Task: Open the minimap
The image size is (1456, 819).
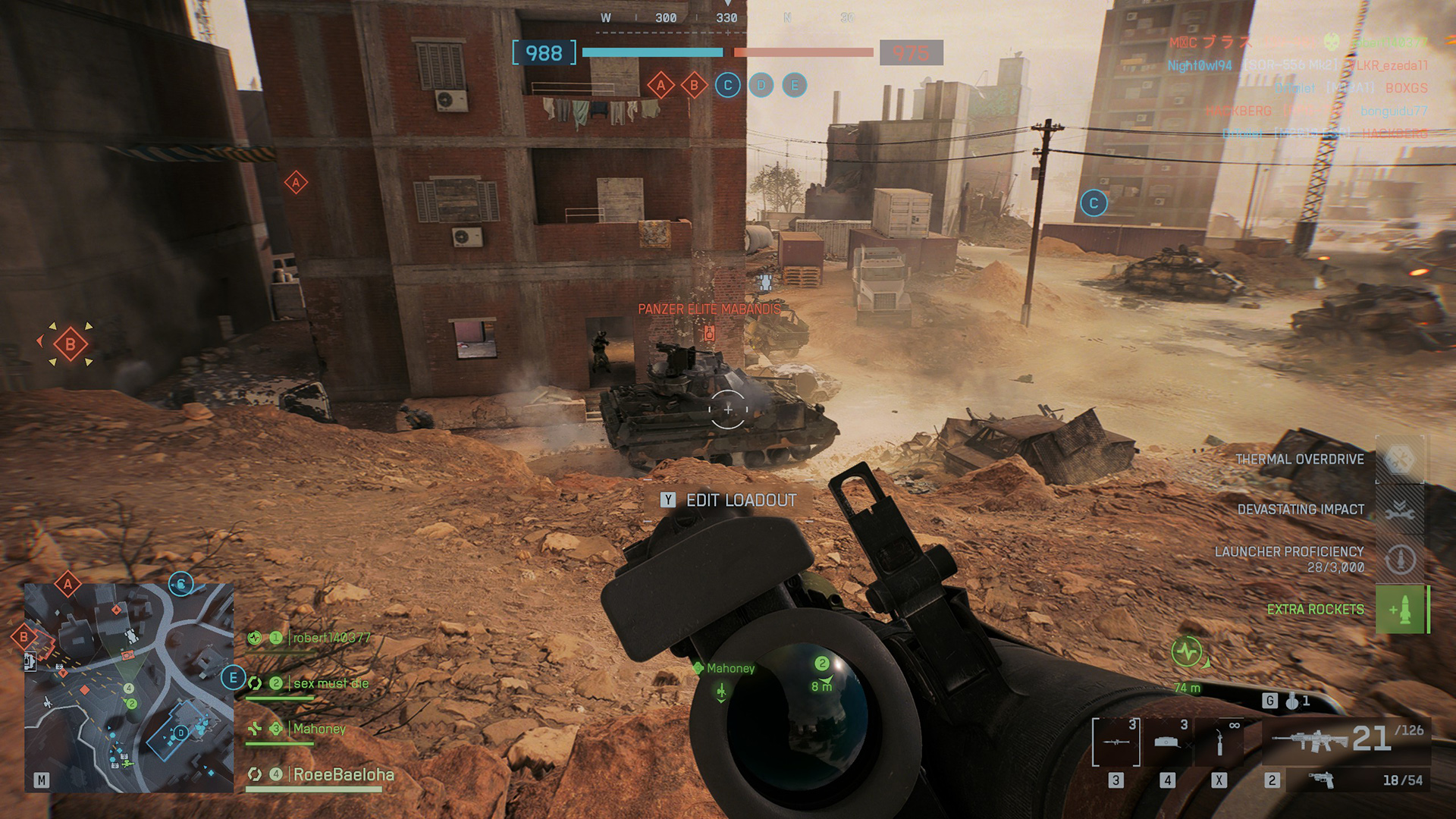Action: click(x=129, y=688)
